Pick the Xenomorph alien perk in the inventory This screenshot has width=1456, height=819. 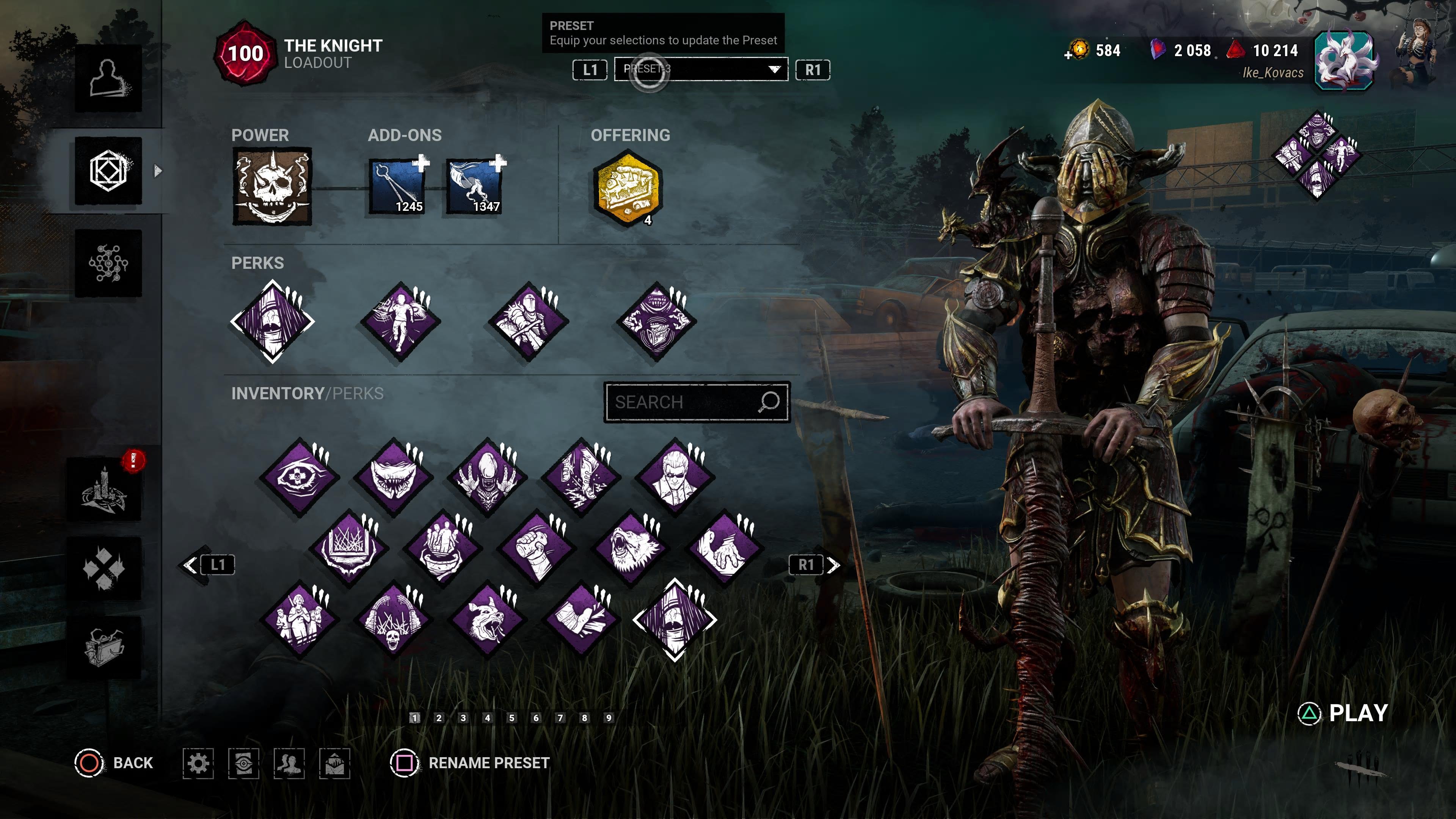tap(486, 477)
